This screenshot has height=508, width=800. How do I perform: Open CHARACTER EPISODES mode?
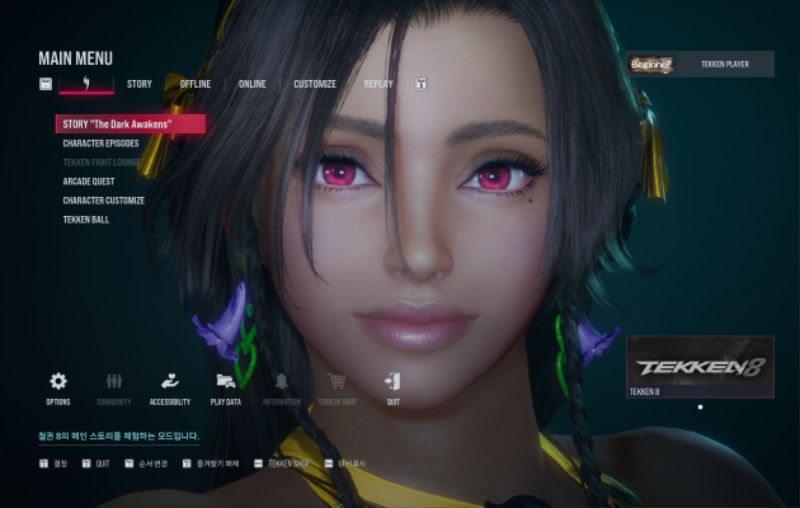[101, 143]
